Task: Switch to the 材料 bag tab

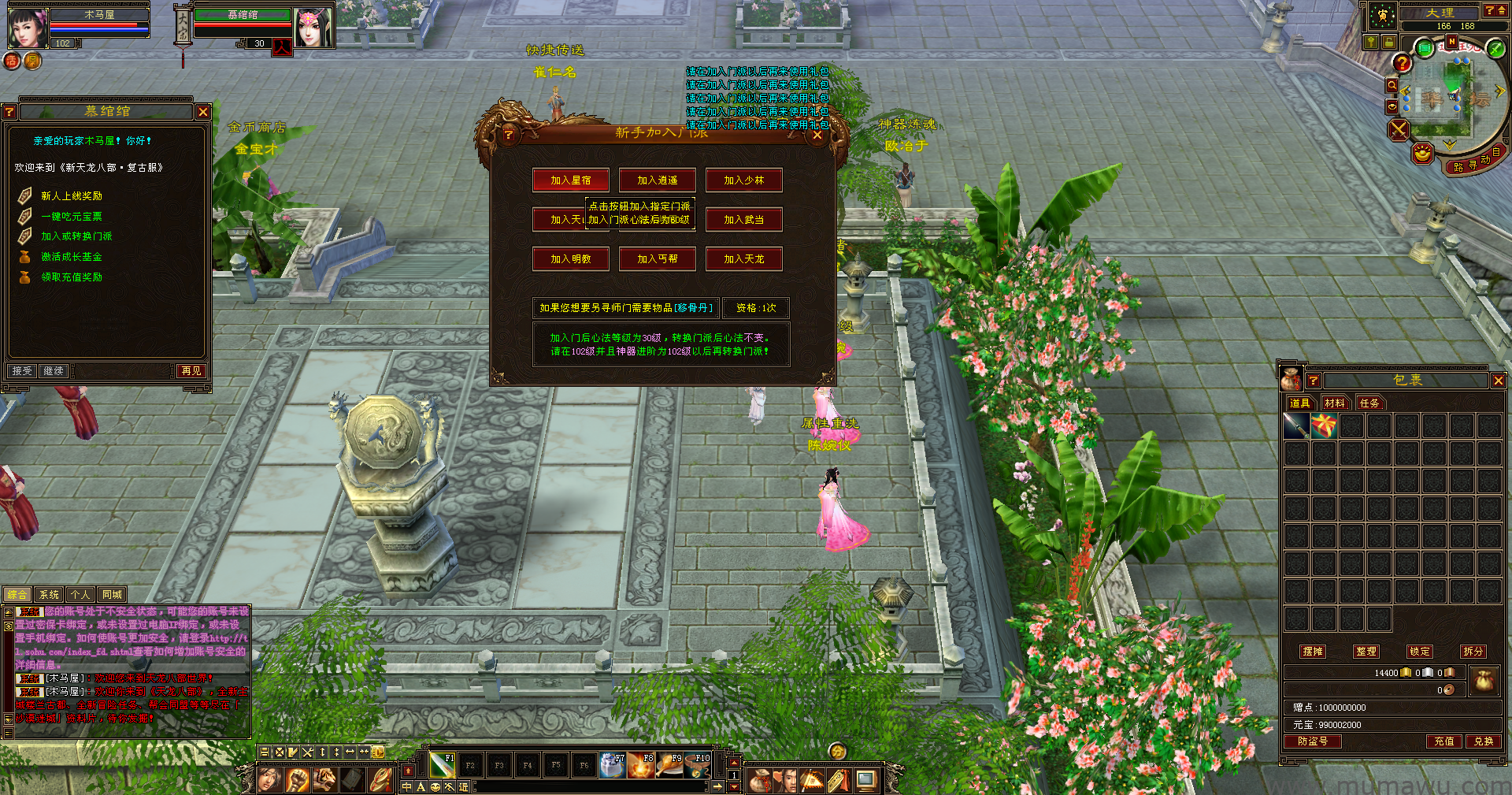Action: [1334, 403]
